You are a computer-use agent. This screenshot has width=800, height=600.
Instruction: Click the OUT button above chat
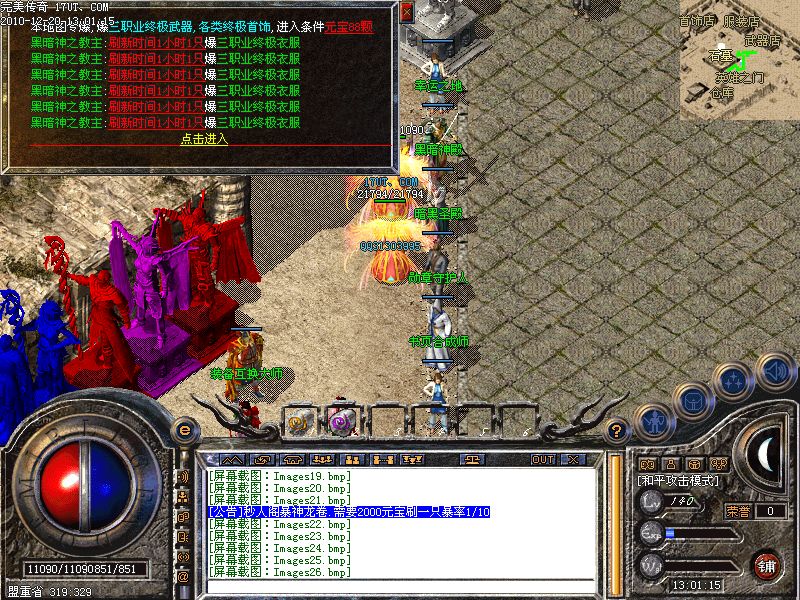542,459
